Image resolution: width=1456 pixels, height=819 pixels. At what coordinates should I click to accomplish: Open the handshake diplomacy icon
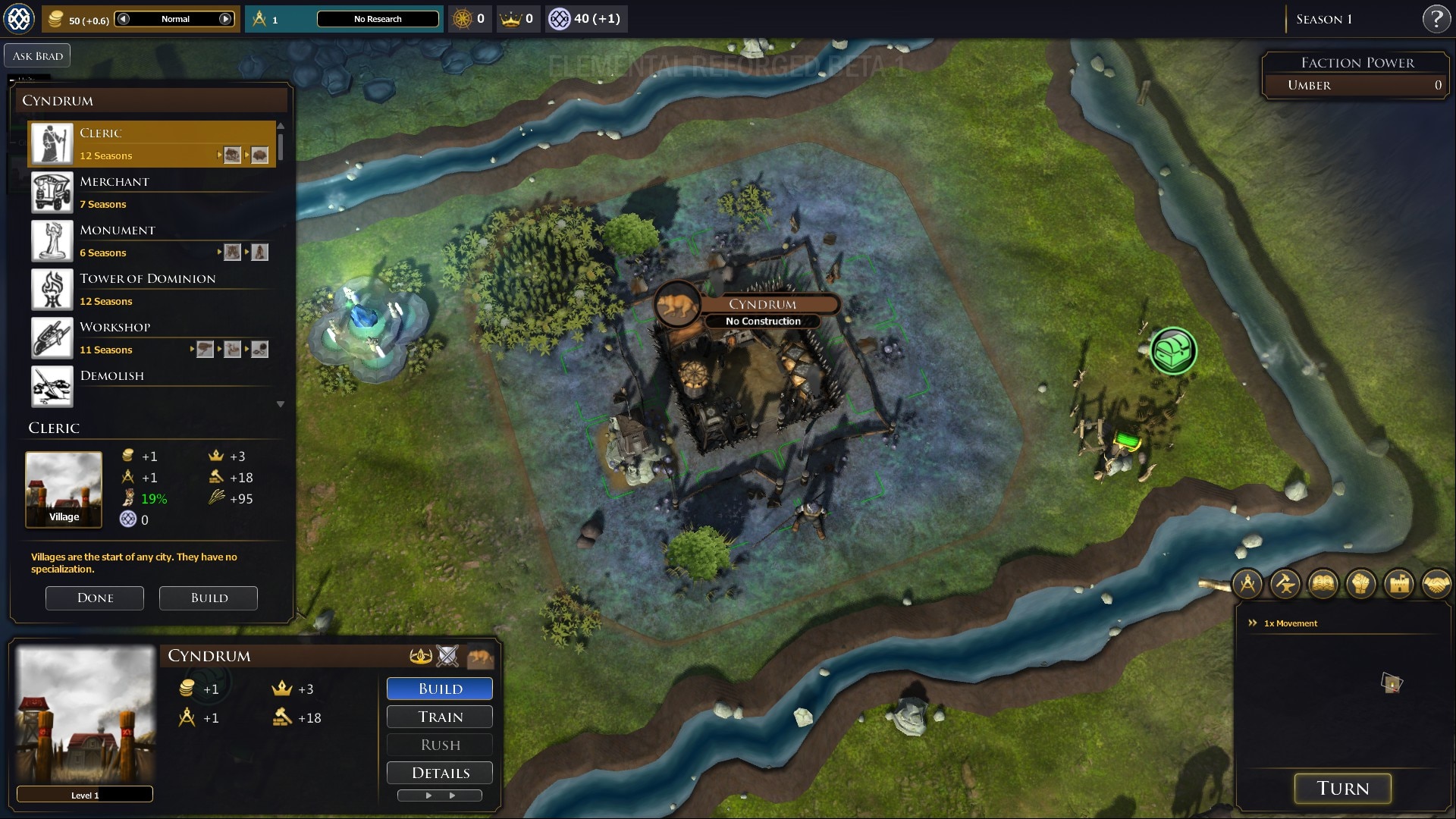click(x=1436, y=584)
